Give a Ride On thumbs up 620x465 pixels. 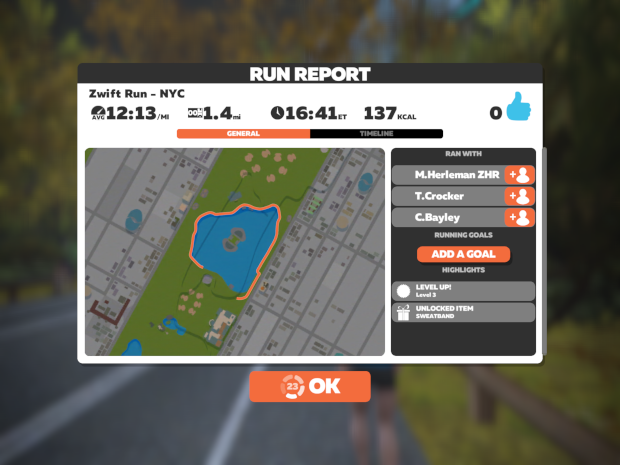point(518,109)
